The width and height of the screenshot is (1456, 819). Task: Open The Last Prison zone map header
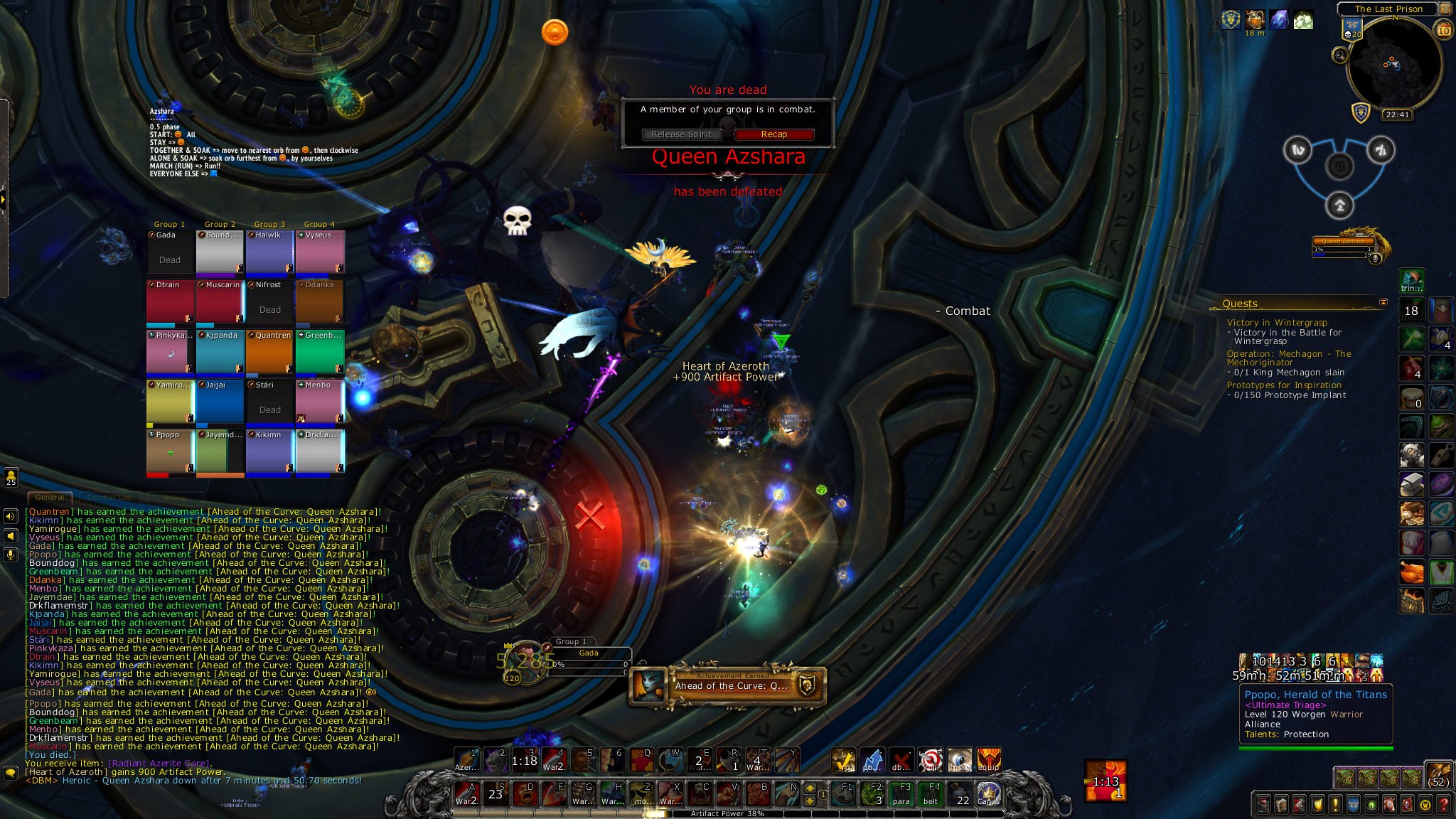coord(1388,9)
